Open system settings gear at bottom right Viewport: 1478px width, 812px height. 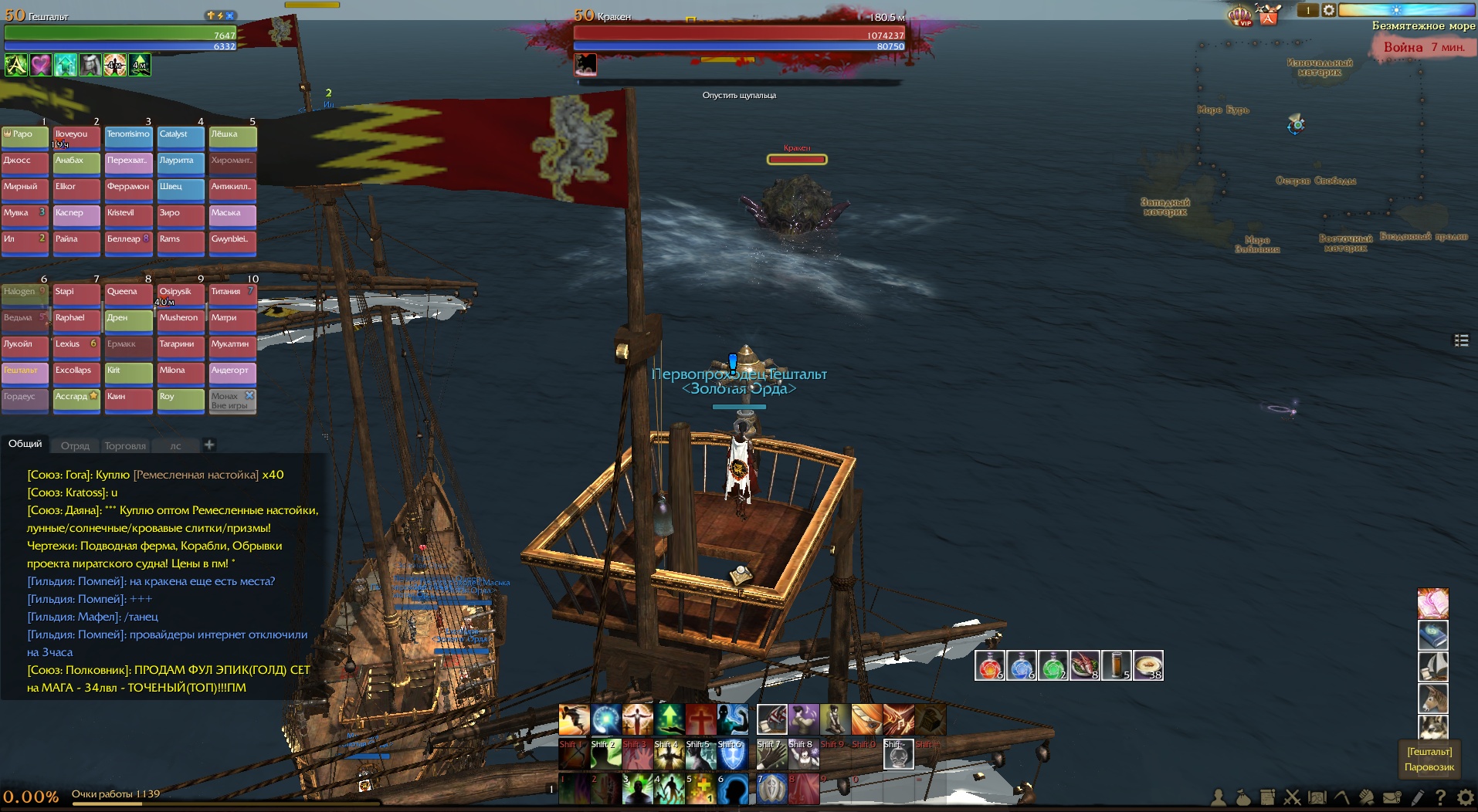(1465, 797)
